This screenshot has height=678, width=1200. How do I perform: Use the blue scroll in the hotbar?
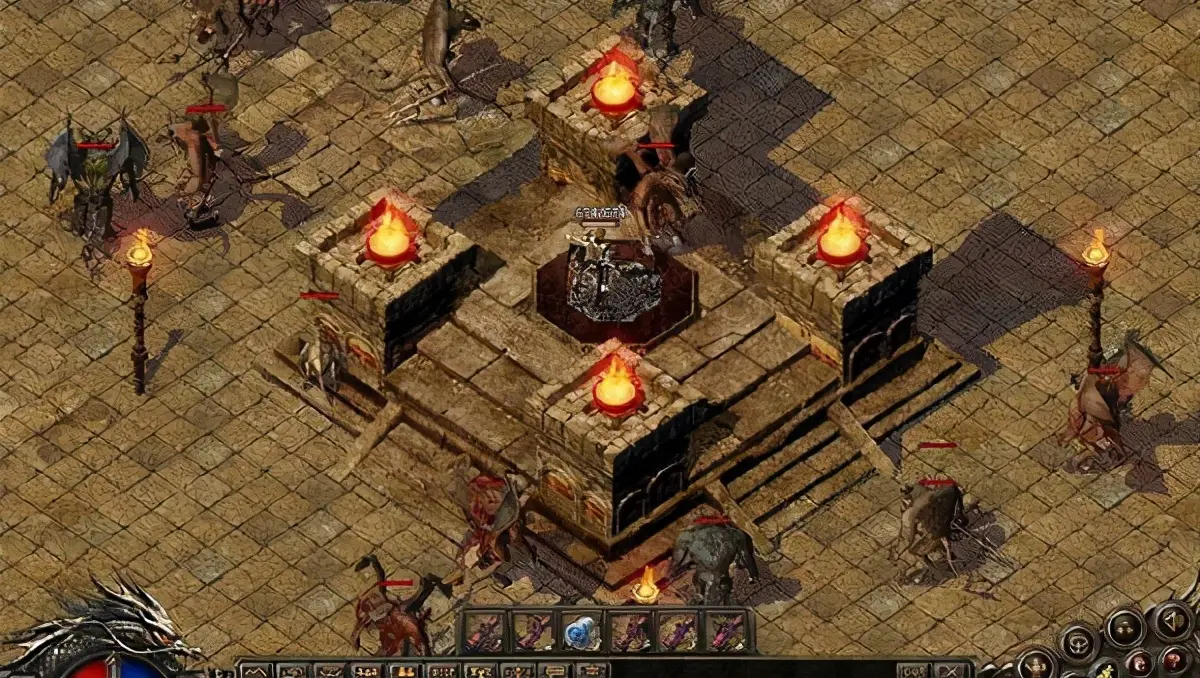coord(580,631)
